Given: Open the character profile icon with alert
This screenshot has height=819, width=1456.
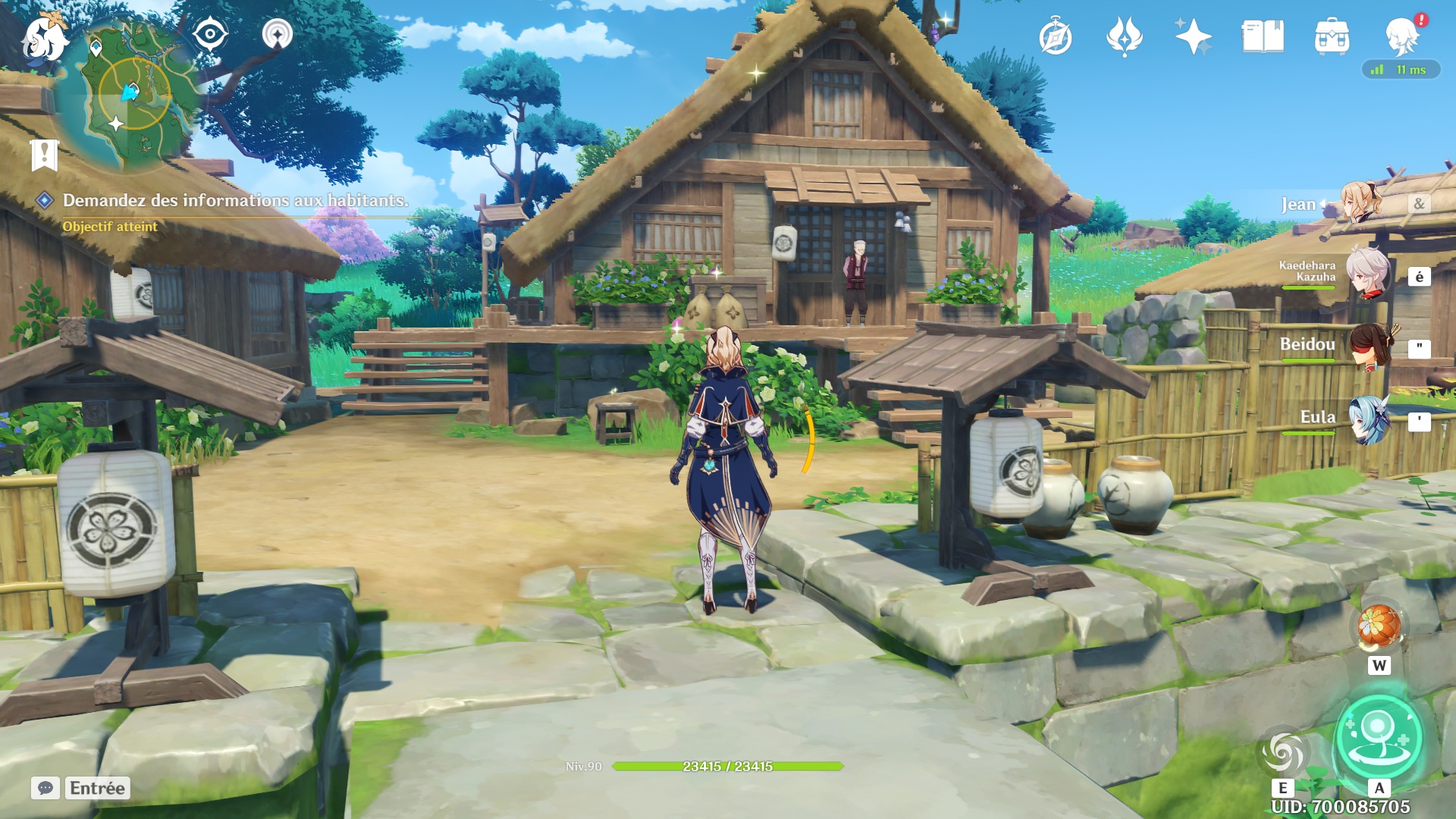Looking at the screenshot, I should click(1402, 36).
